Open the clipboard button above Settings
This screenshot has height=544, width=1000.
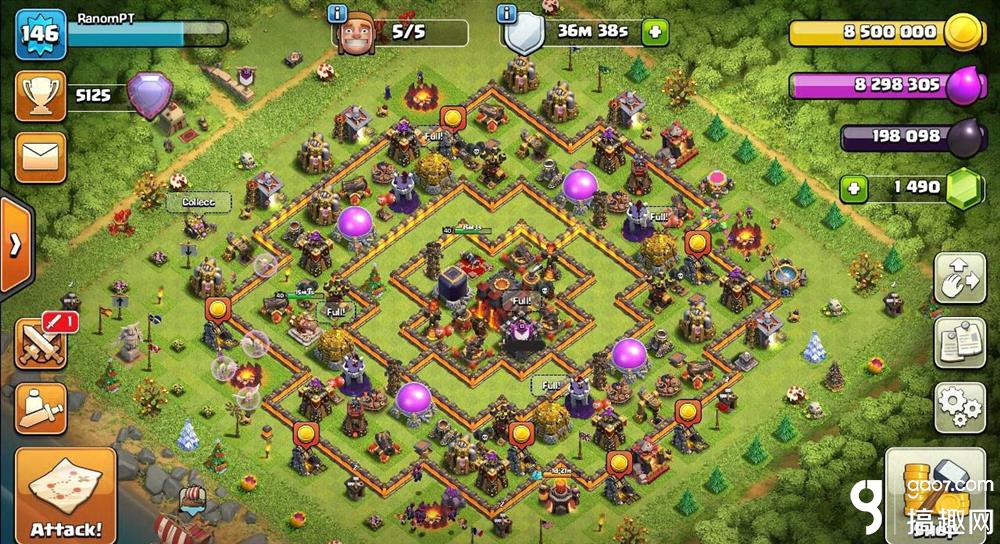pyautogui.click(x=959, y=343)
